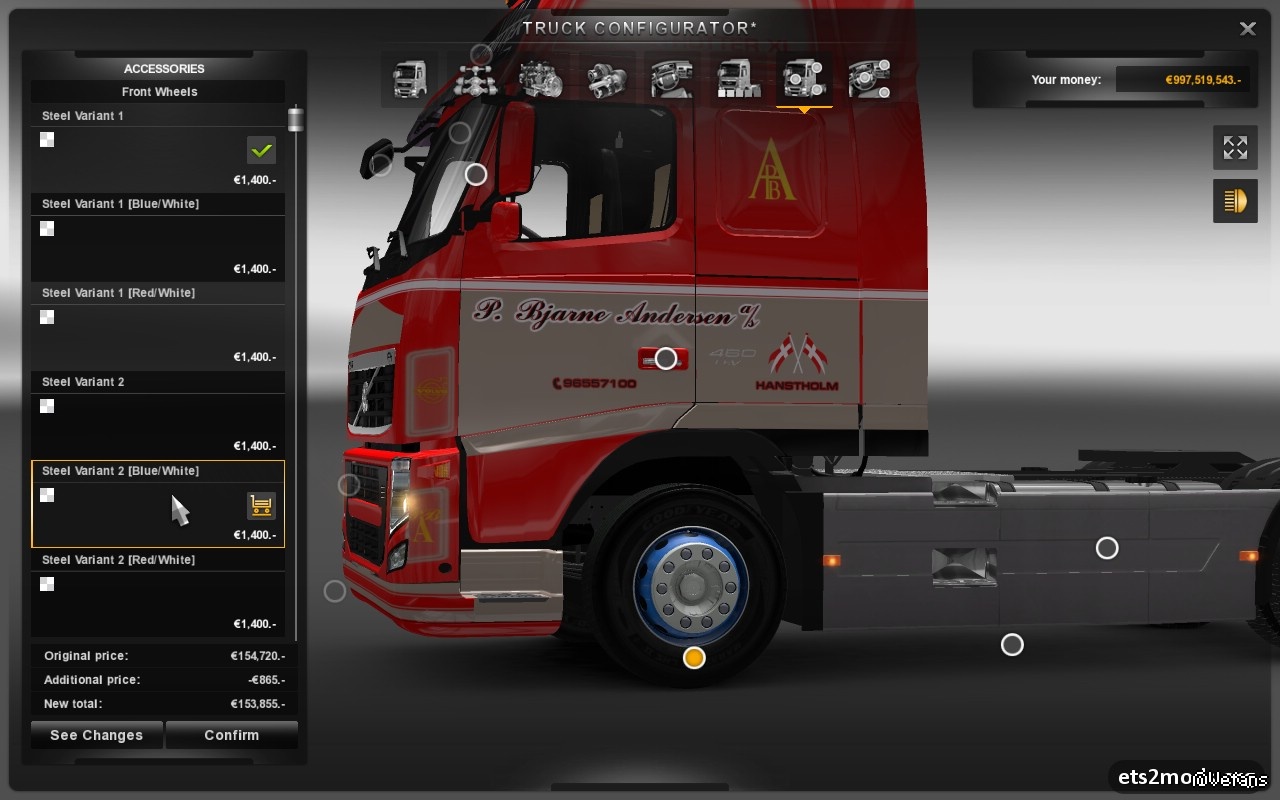This screenshot has width=1280, height=800.
Task: Show the transmission category tab
Action: click(607, 78)
